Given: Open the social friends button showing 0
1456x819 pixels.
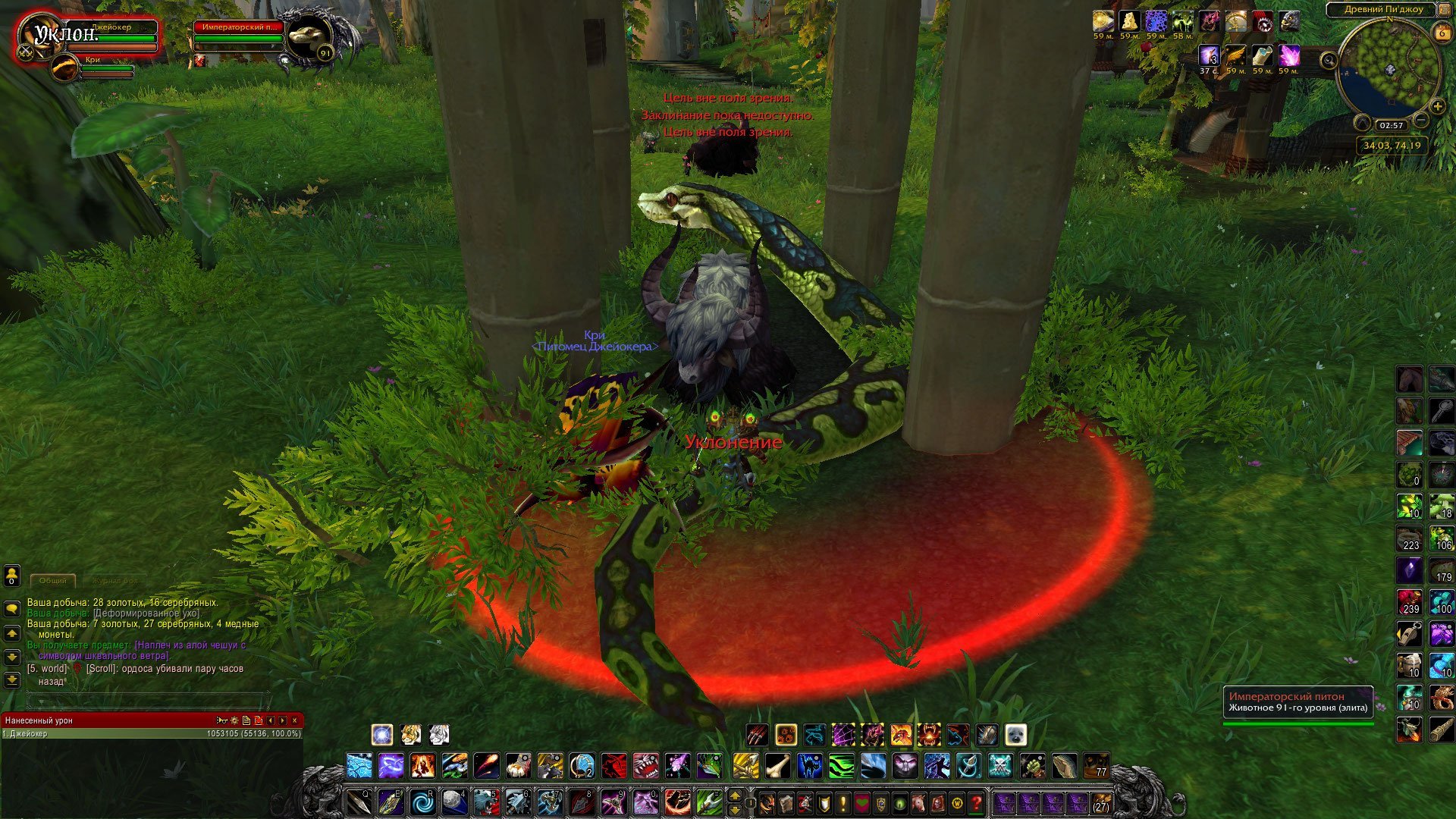Looking at the screenshot, I should point(12,576).
